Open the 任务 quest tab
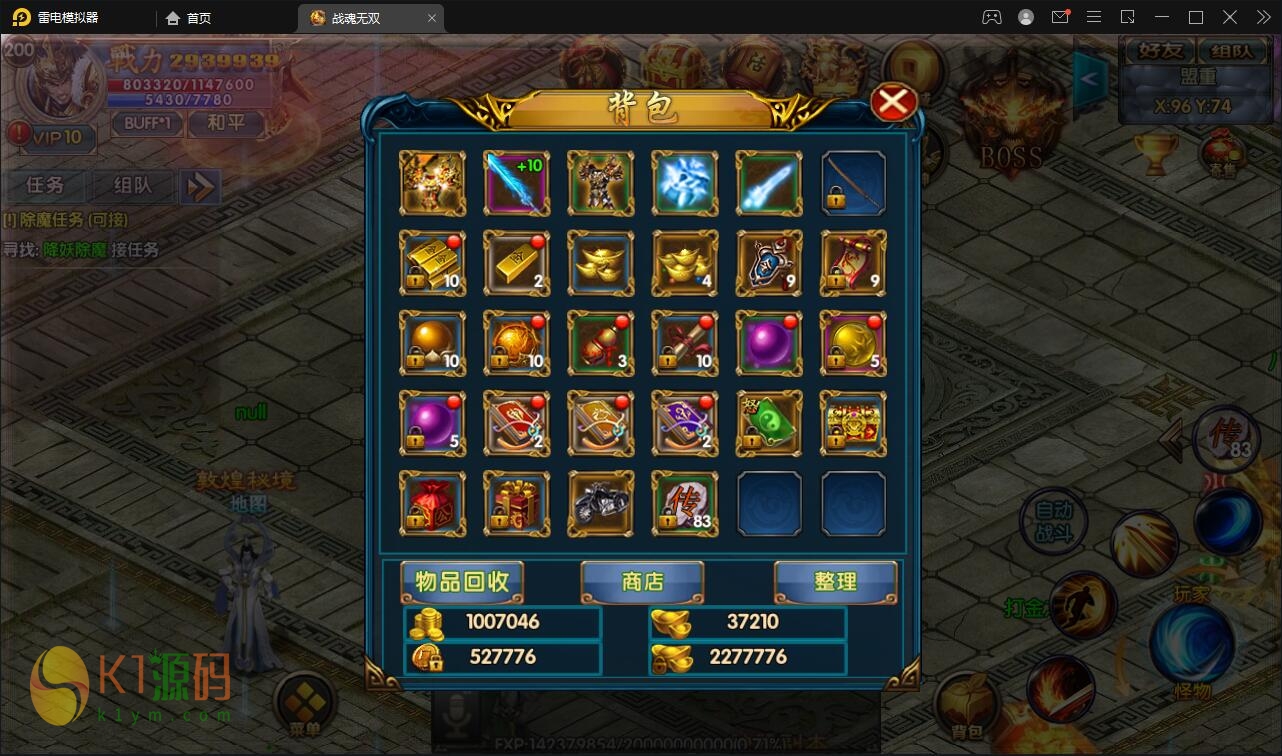 pyautogui.click(x=46, y=185)
